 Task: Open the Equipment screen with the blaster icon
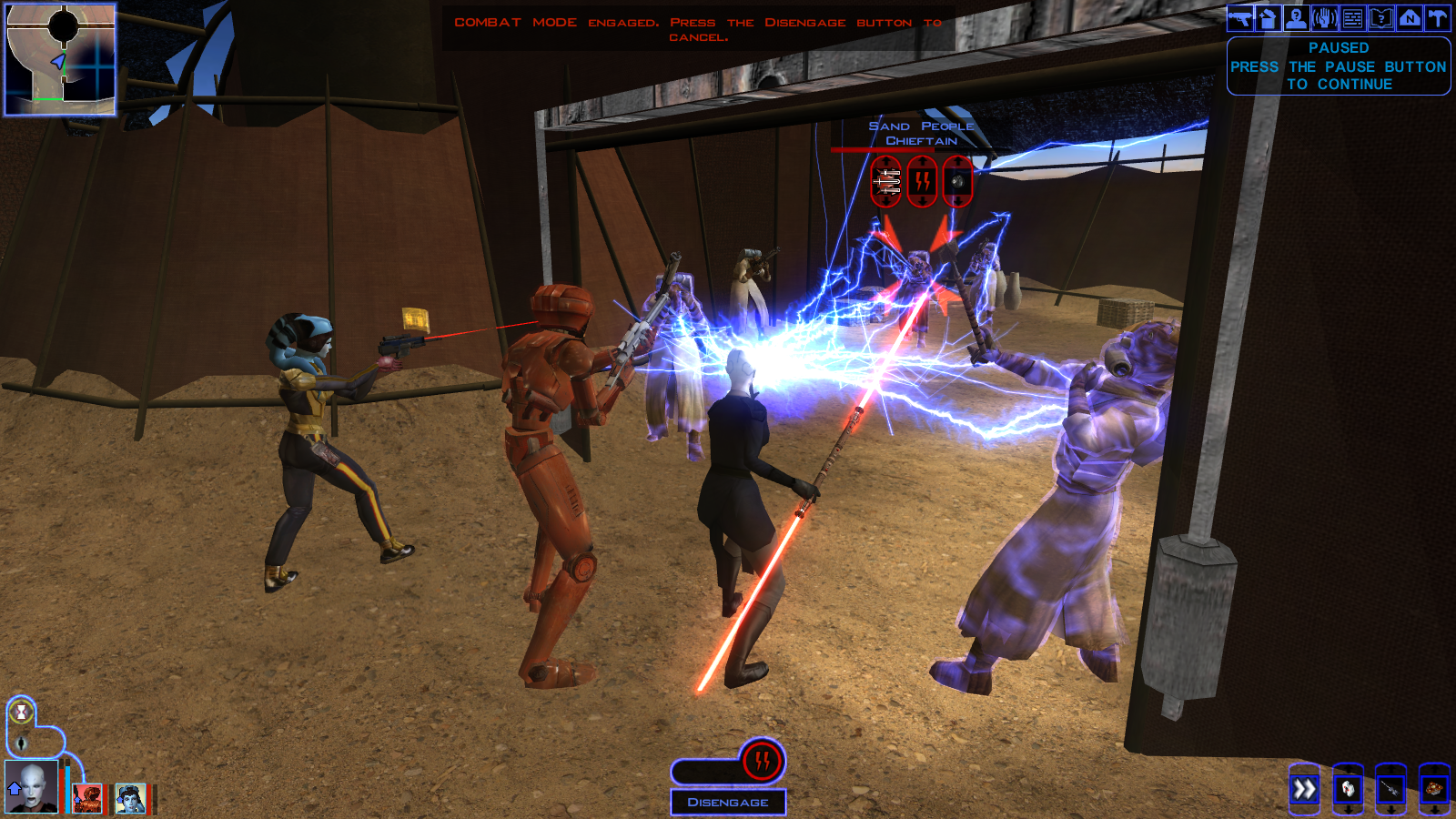coord(1239,17)
